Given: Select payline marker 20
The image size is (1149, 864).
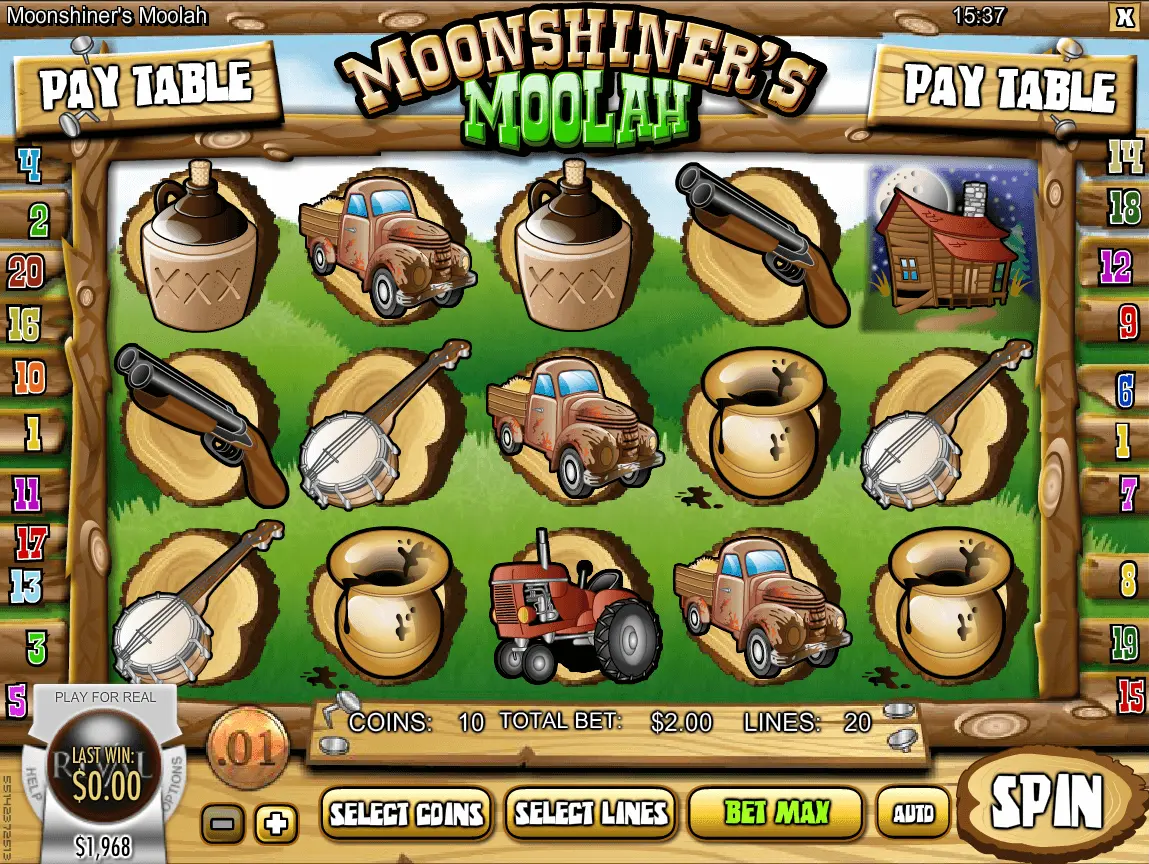Looking at the screenshot, I should point(26,270).
